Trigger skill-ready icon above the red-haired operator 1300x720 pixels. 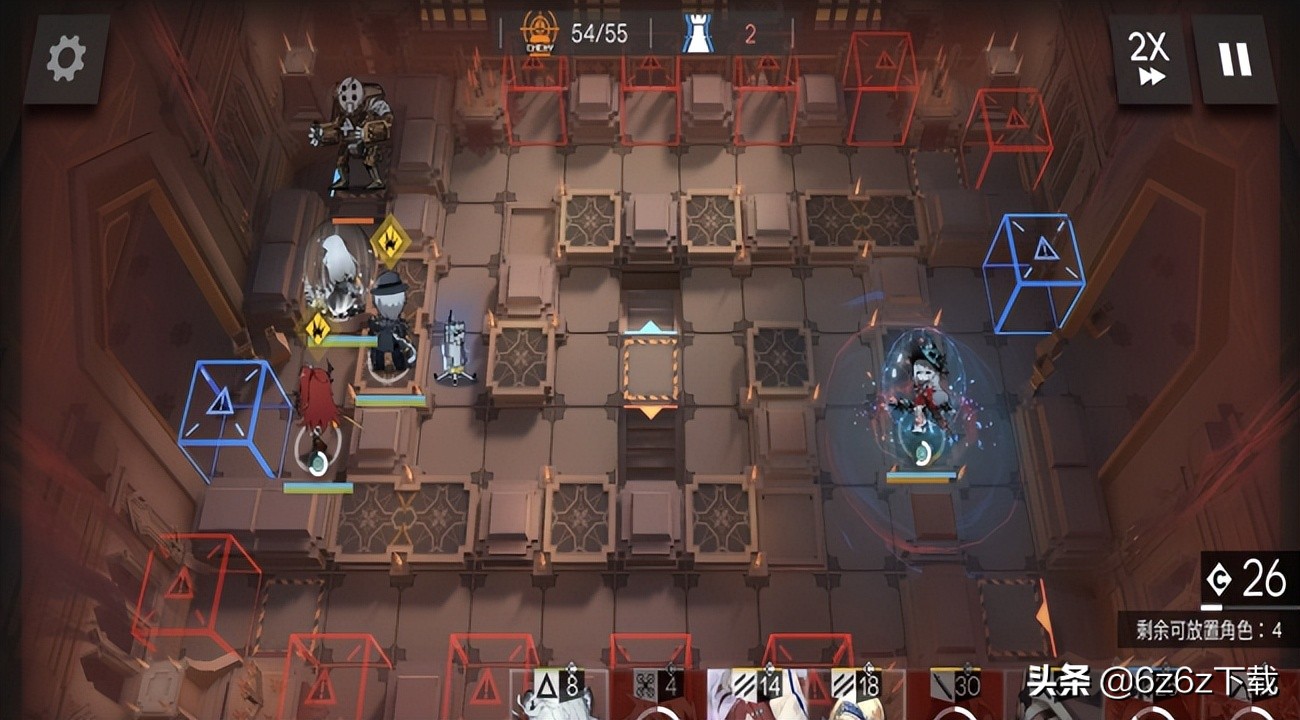(318, 327)
